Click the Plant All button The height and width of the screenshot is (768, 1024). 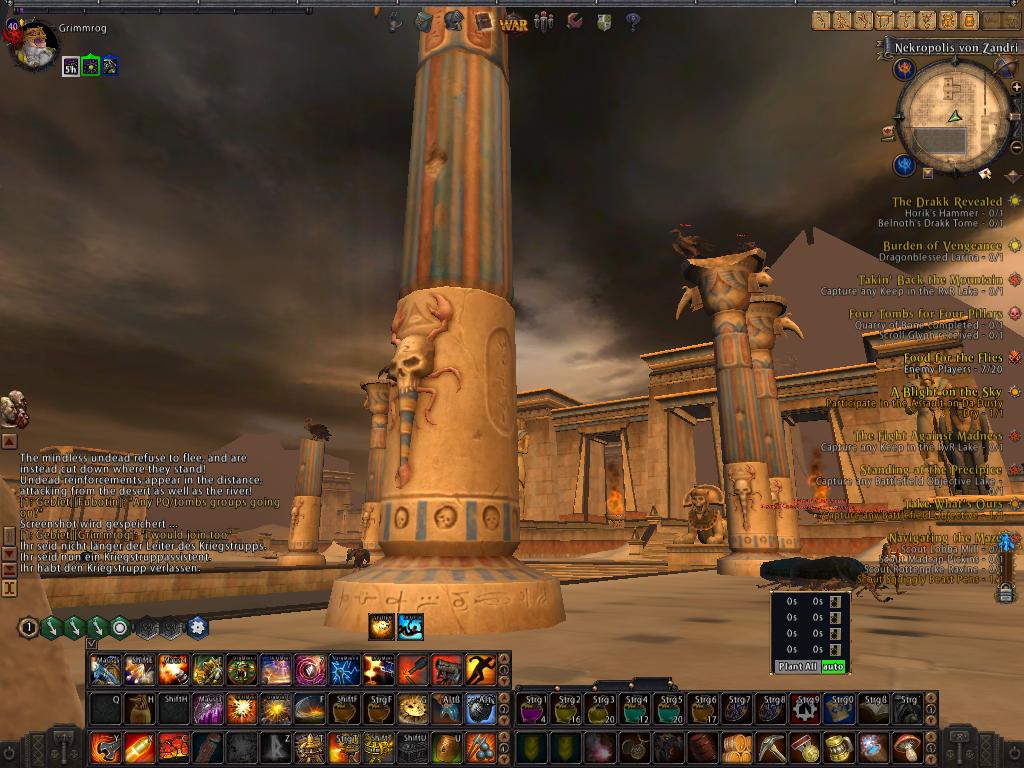point(797,666)
